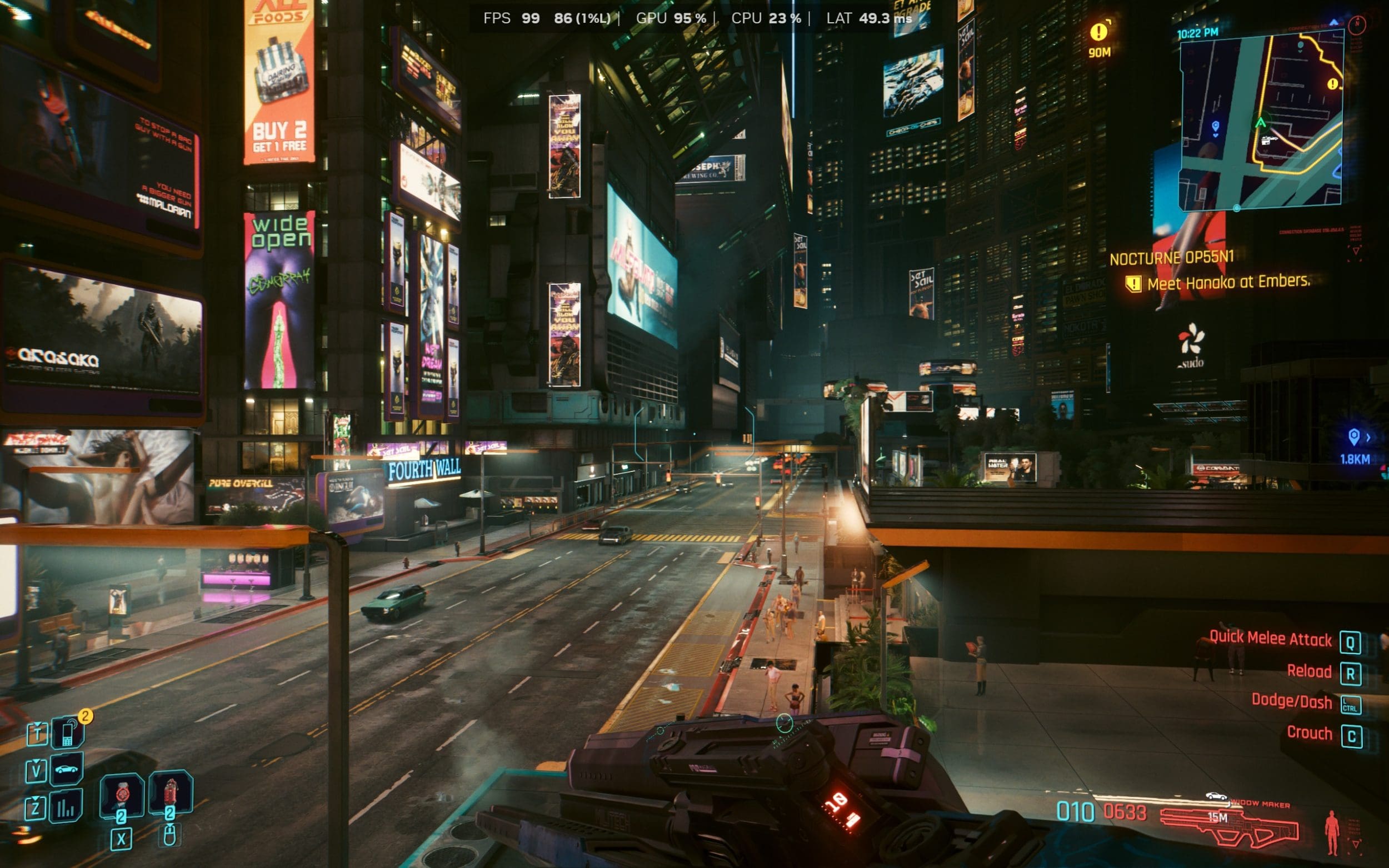1389x868 pixels.
Task: Select the grenade quick slot
Action: click(121, 795)
